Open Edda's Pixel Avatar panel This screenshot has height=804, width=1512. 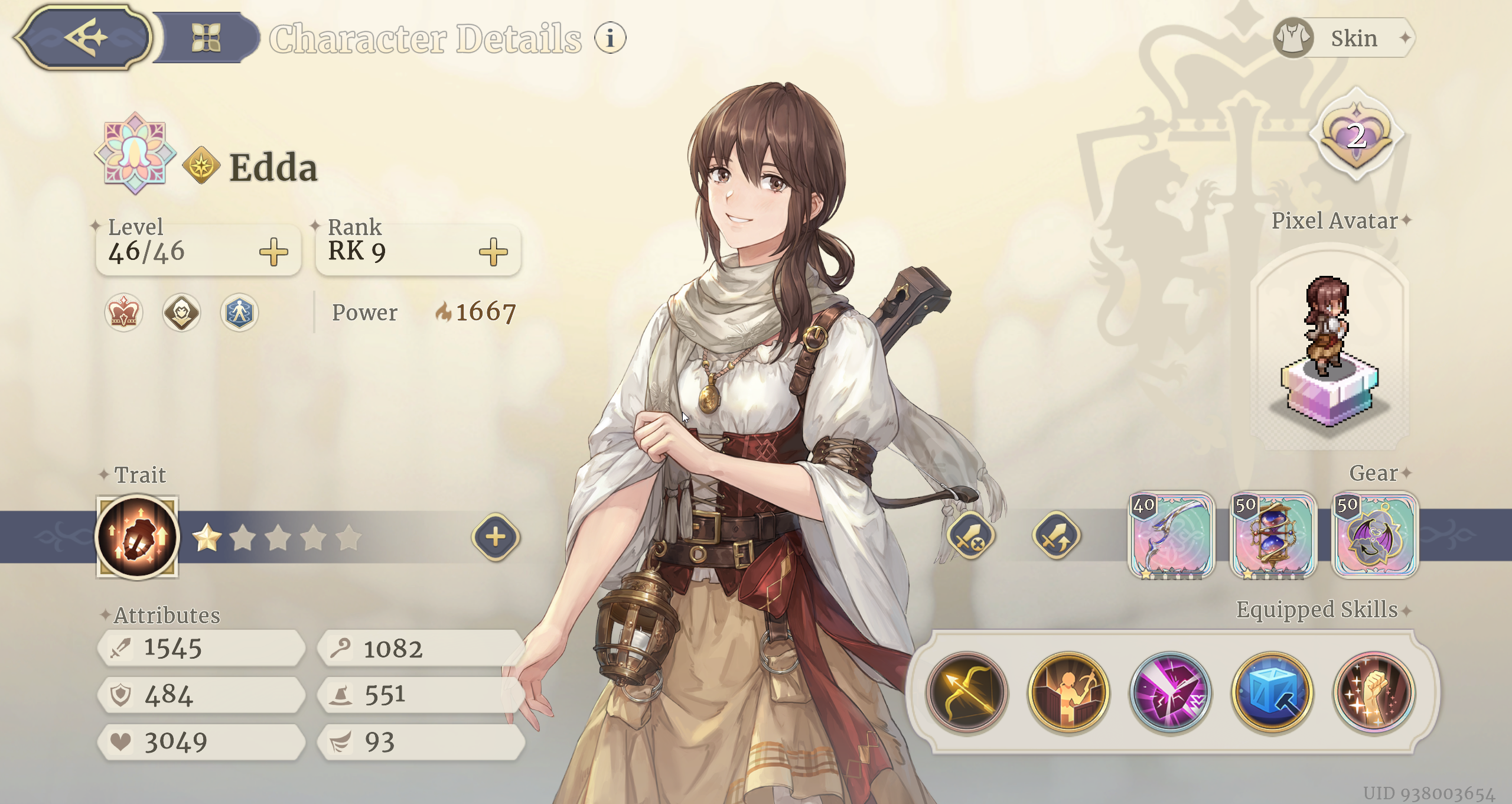click(x=1330, y=349)
